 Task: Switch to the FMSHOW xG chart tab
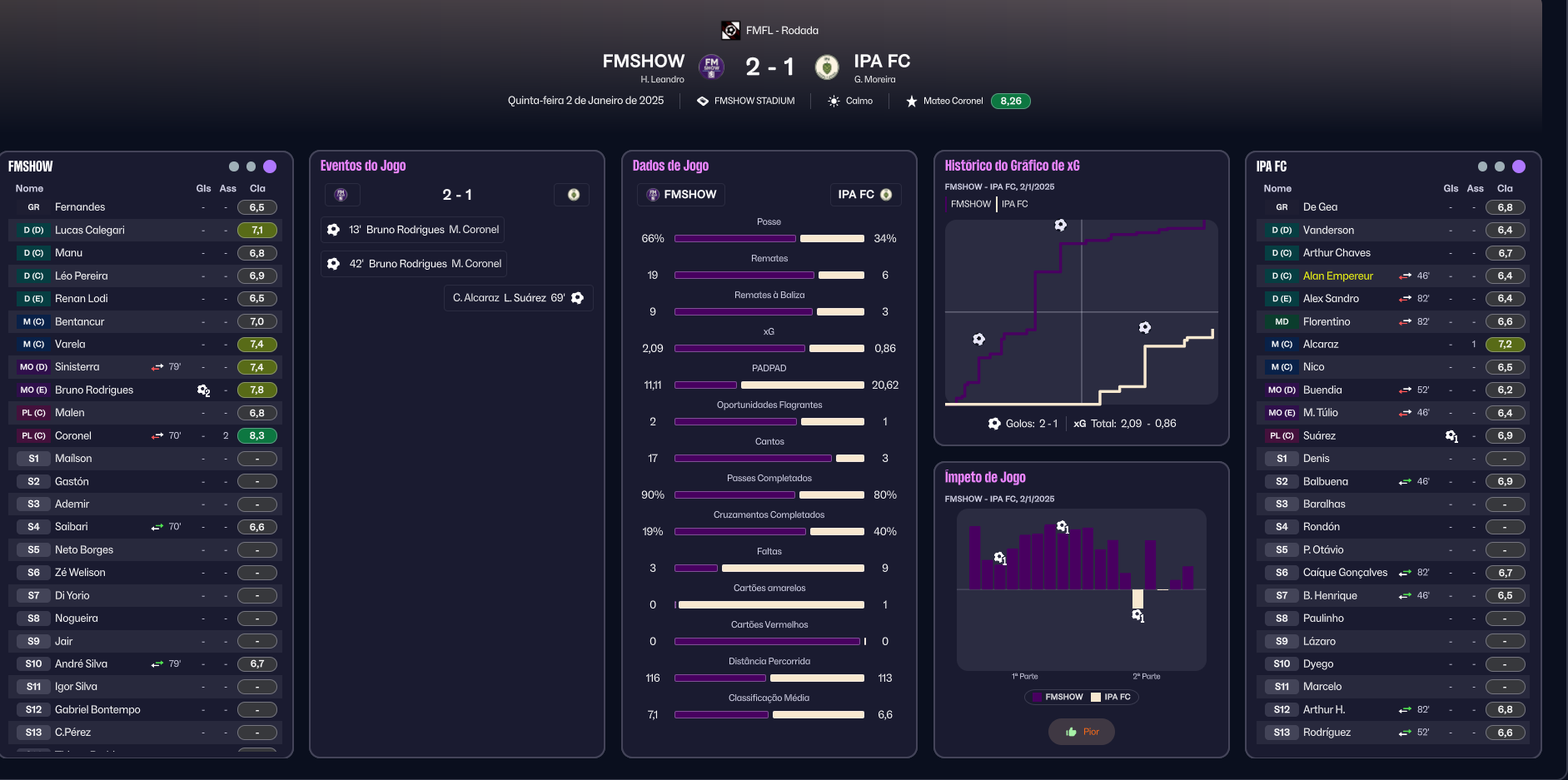(970, 204)
